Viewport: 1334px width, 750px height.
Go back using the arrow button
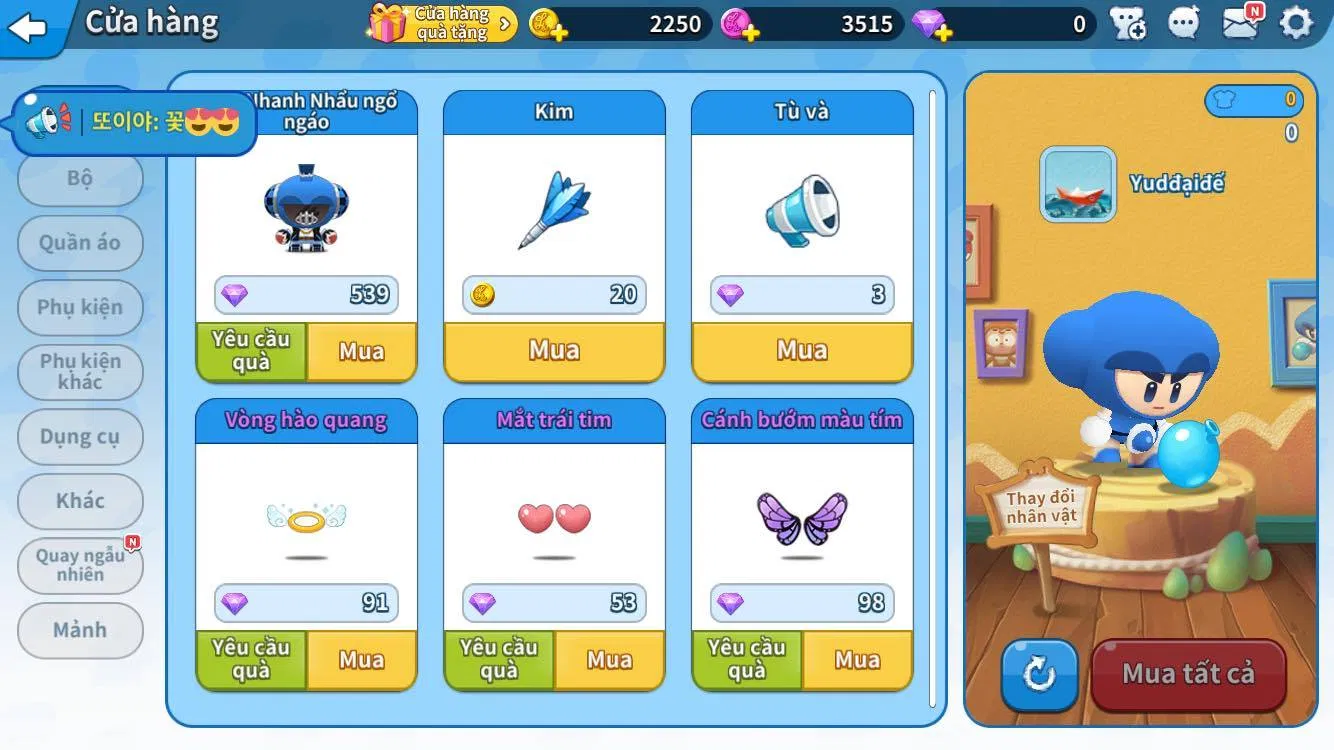click(28, 27)
